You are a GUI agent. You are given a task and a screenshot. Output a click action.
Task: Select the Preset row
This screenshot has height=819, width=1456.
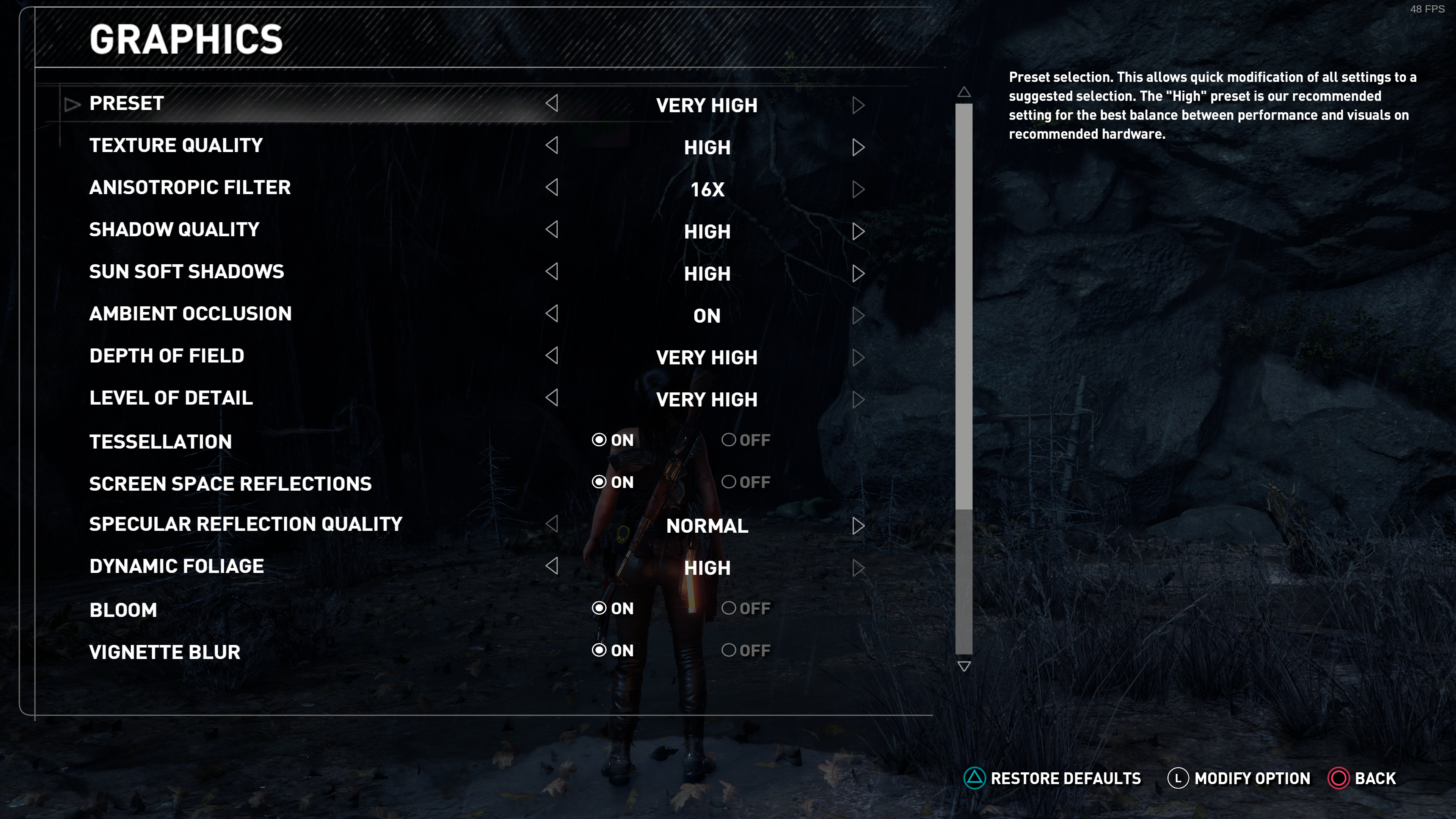[x=127, y=104]
